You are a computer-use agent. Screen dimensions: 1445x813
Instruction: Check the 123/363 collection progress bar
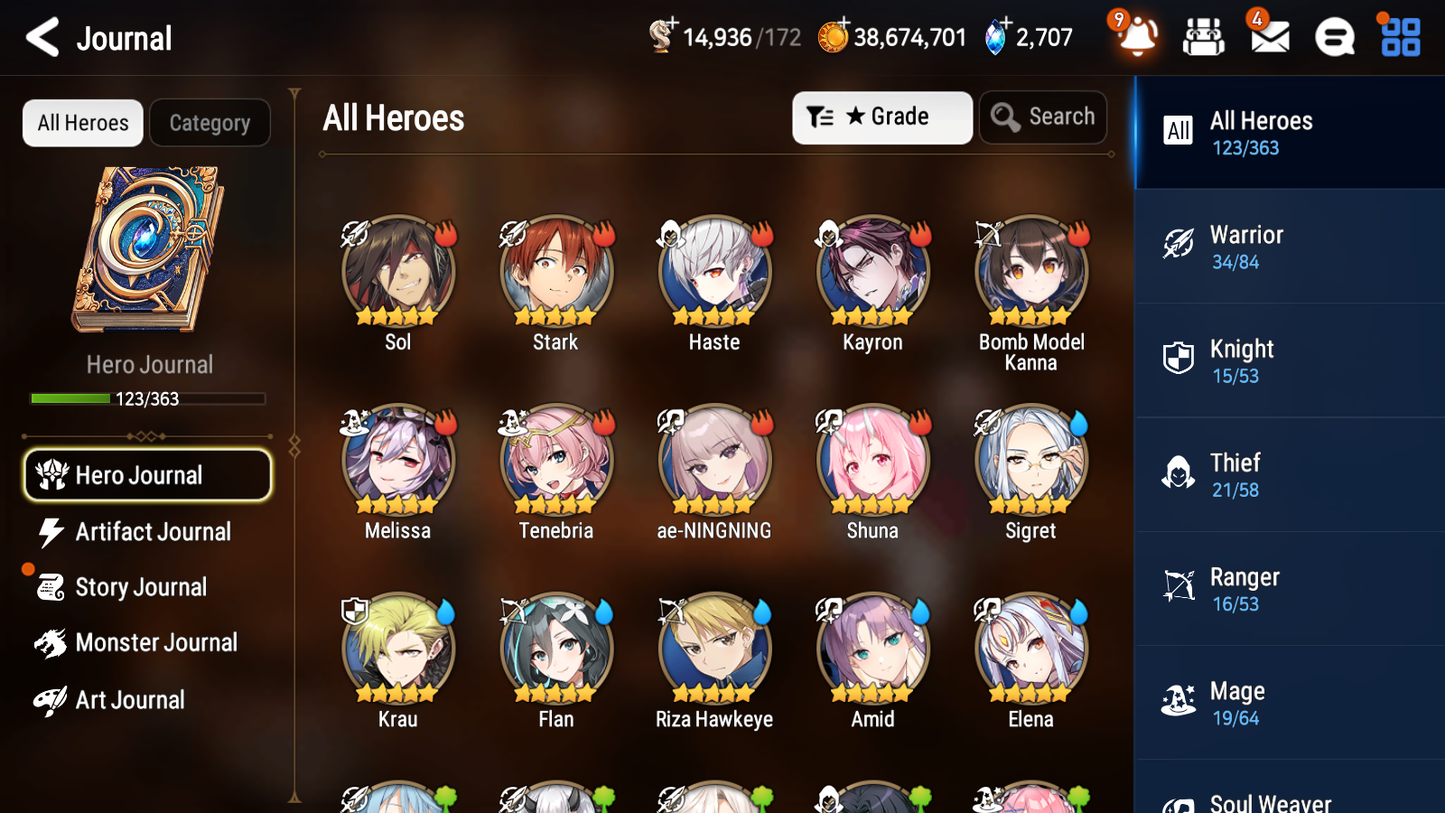click(148, 398)
